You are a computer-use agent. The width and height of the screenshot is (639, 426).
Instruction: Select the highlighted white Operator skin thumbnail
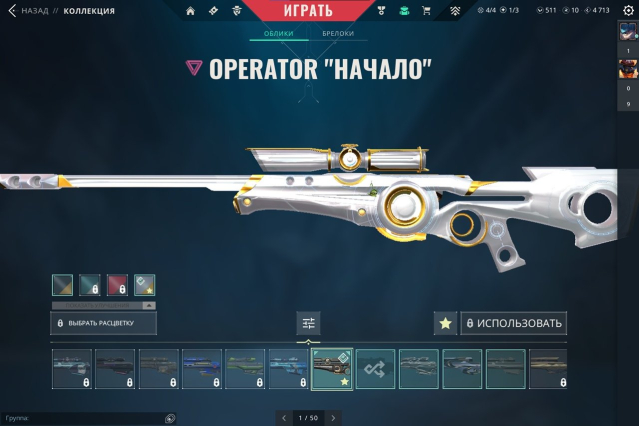pos(332,369)
